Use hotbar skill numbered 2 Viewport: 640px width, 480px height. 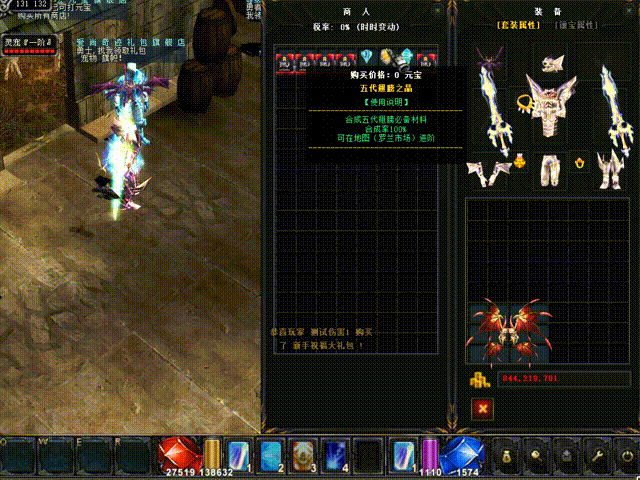(270, 455)
